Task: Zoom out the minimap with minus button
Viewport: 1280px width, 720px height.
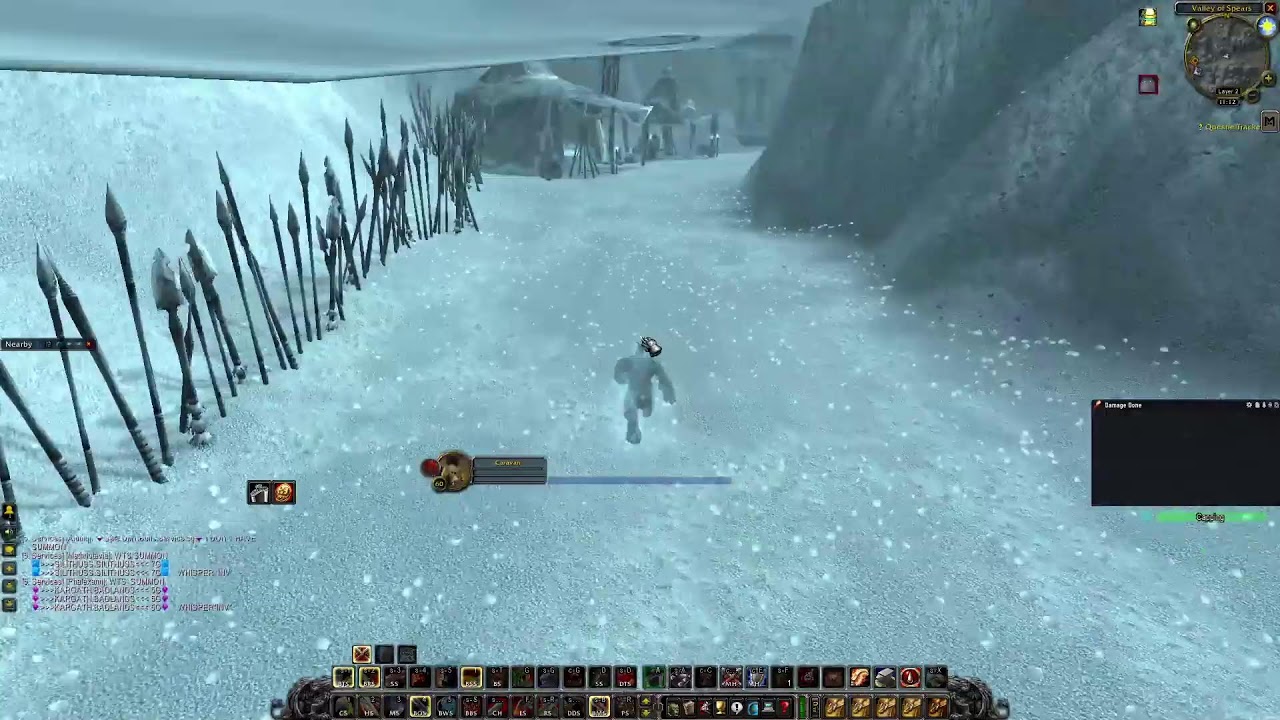Action: (1253, 96)
